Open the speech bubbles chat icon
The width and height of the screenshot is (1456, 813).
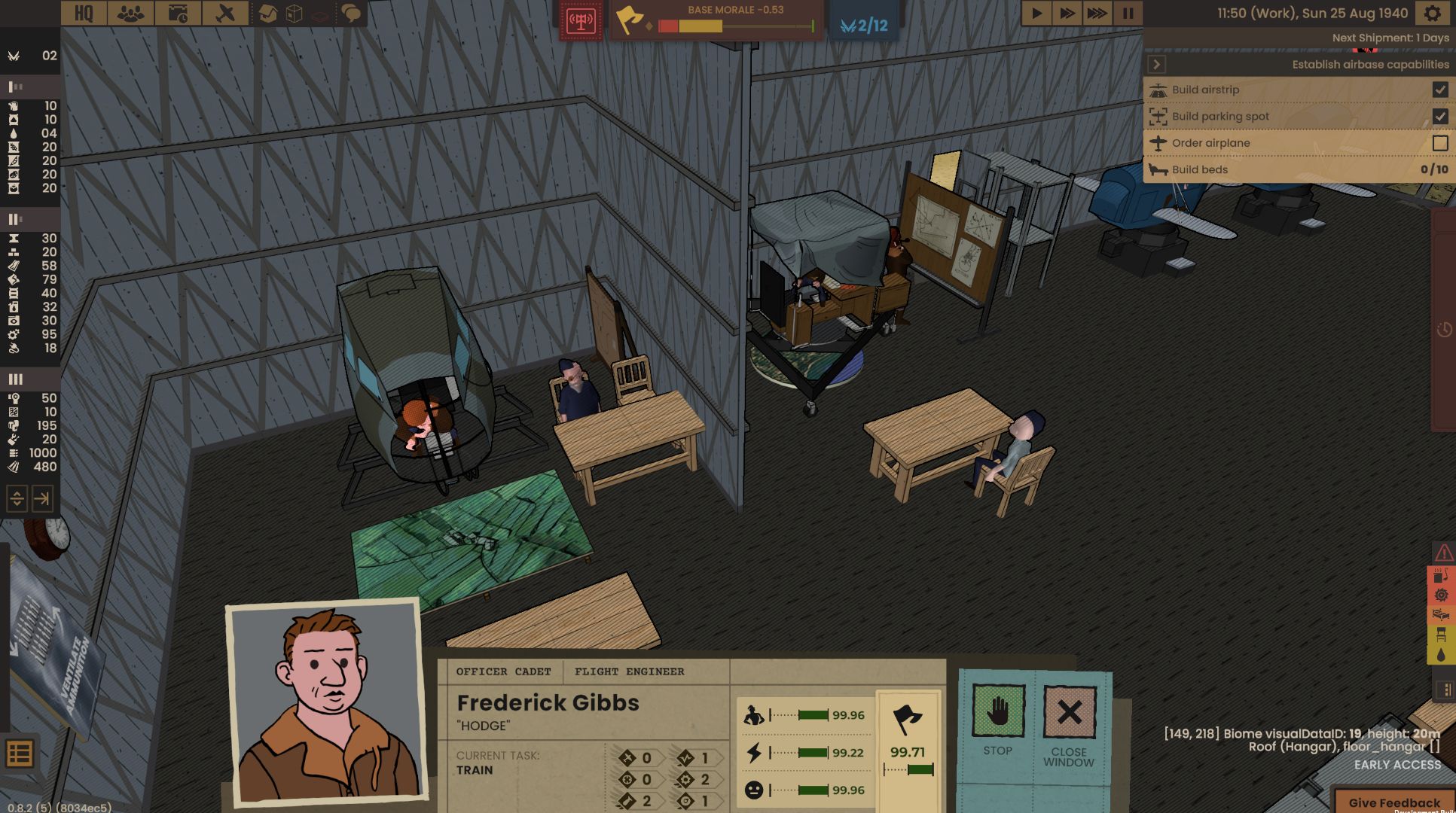click(x=351, y=13)
